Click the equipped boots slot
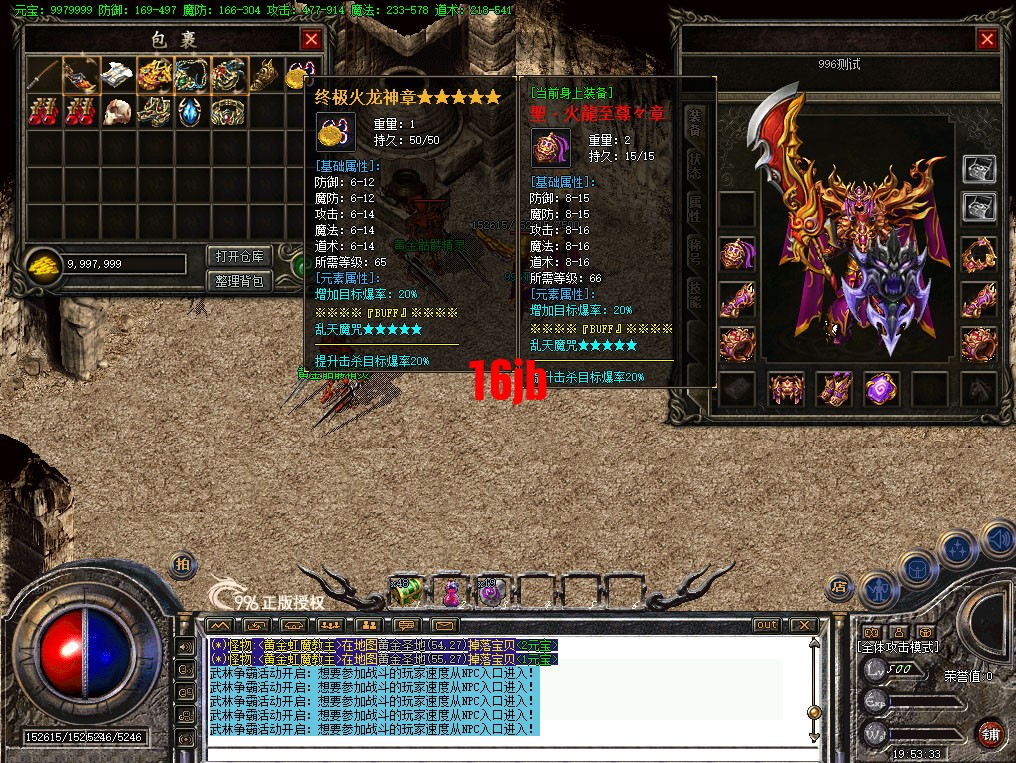Screen dimensions: 1016x763 click(834, 388)
